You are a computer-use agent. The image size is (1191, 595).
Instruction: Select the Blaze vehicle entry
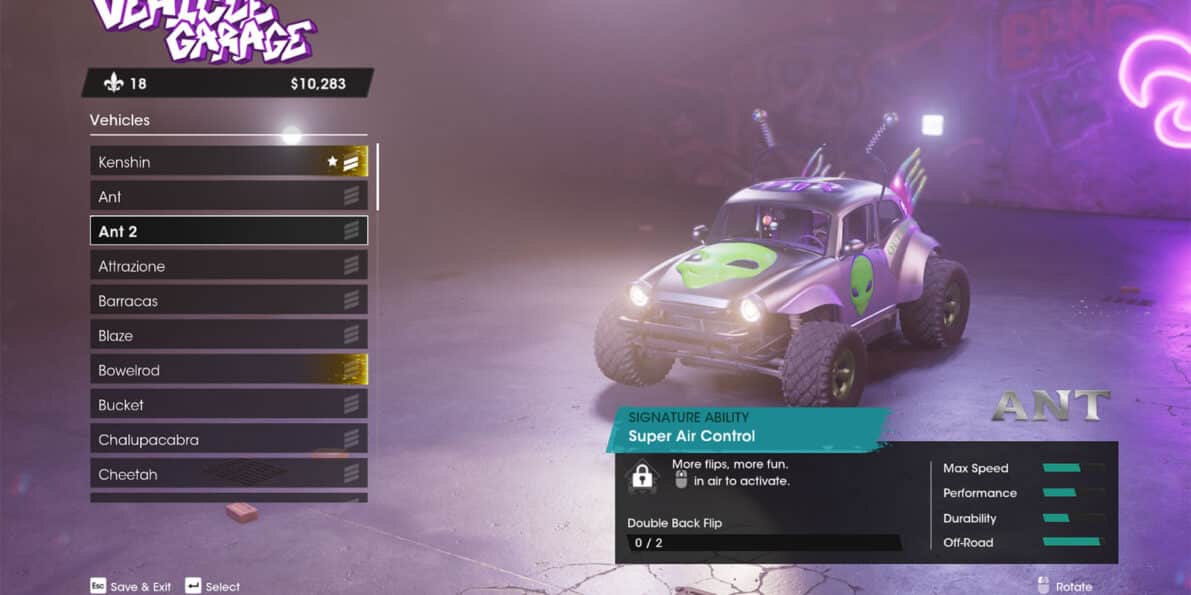click(x=228, y=335)
